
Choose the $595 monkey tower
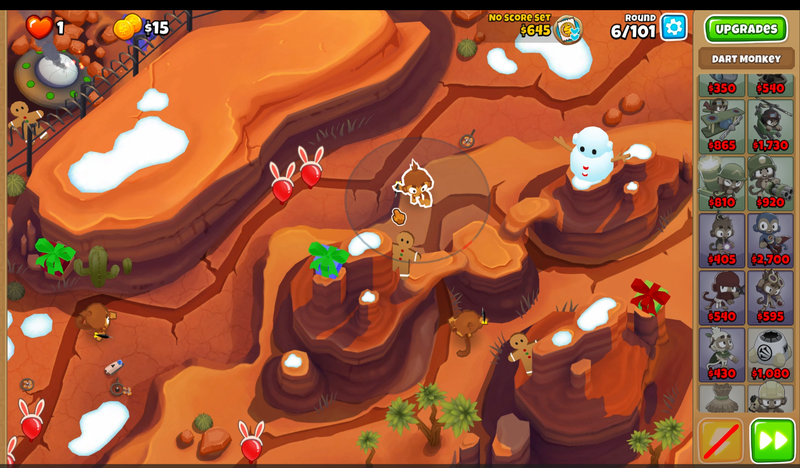pos(770,296)
